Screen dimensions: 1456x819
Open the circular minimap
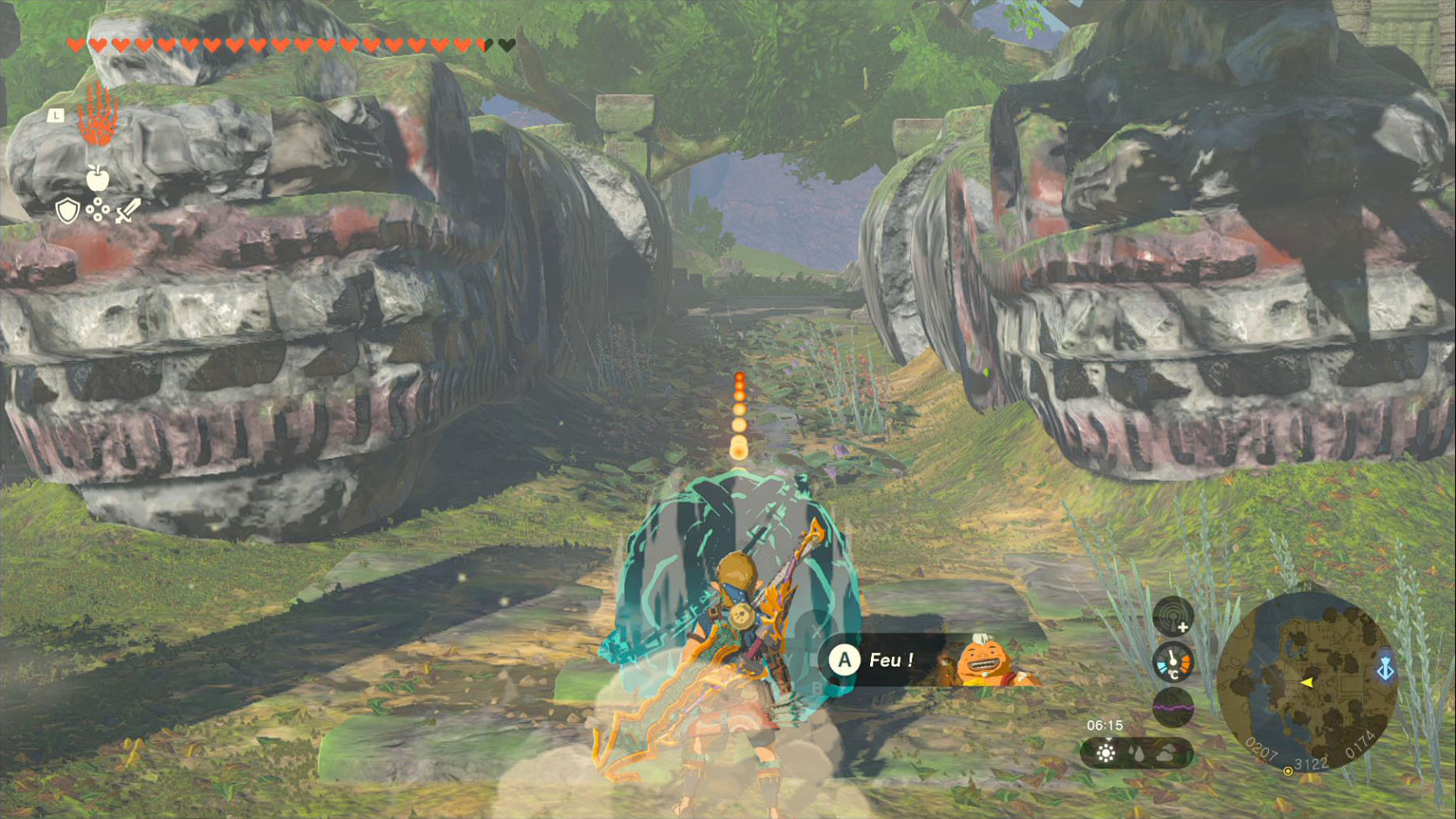[x=1307, y=681]
